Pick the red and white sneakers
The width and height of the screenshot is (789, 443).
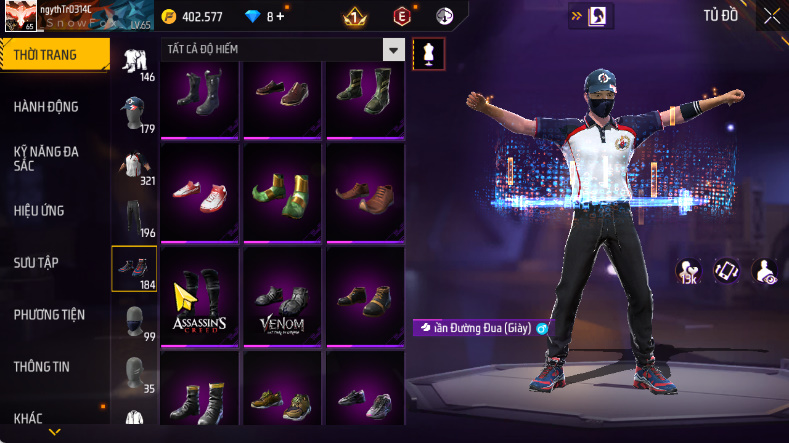[x=202, y=190]
